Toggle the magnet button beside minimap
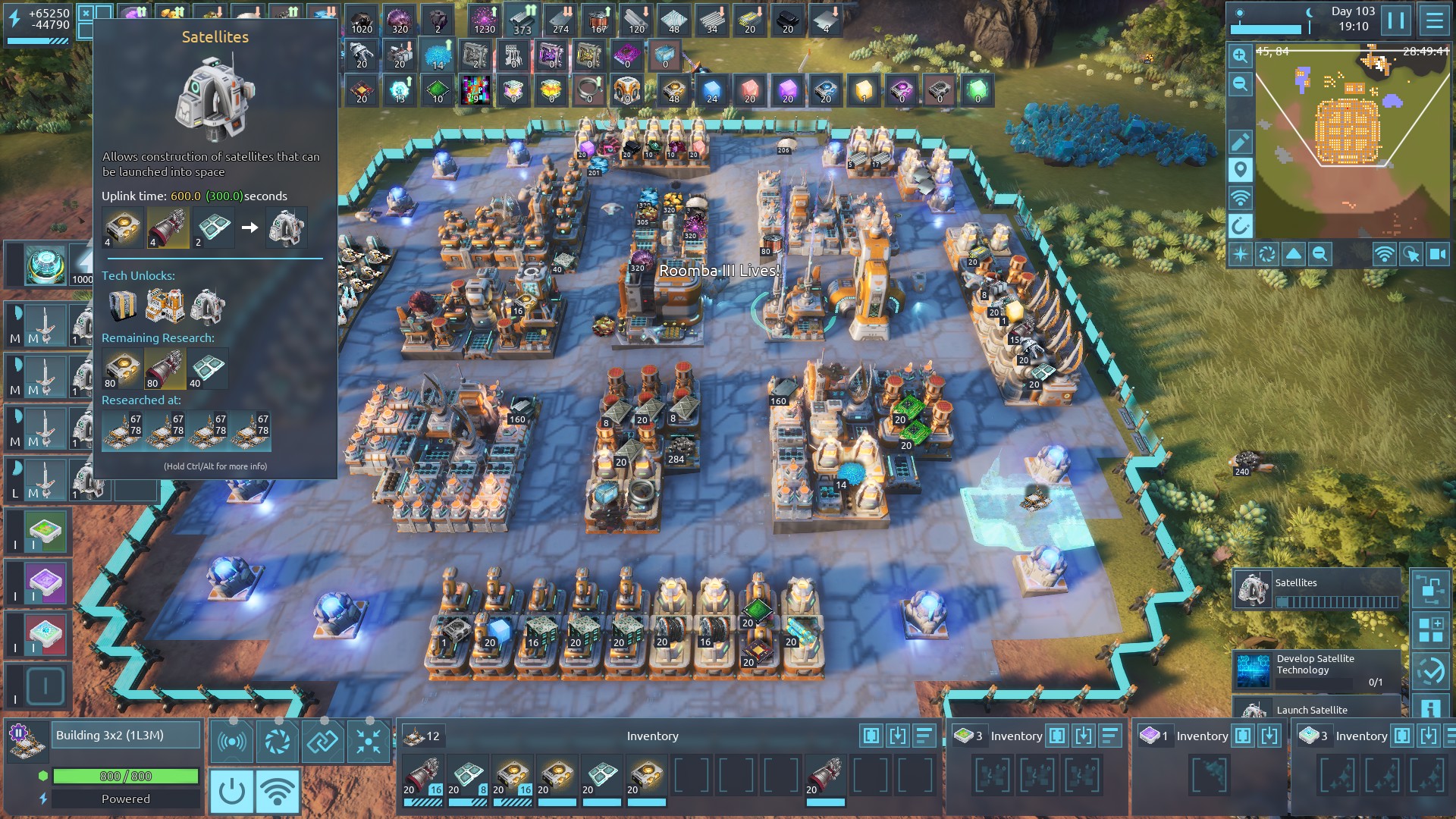Image resolution: width=1456 pixels, height=819 pixels. coord(1240,226)
